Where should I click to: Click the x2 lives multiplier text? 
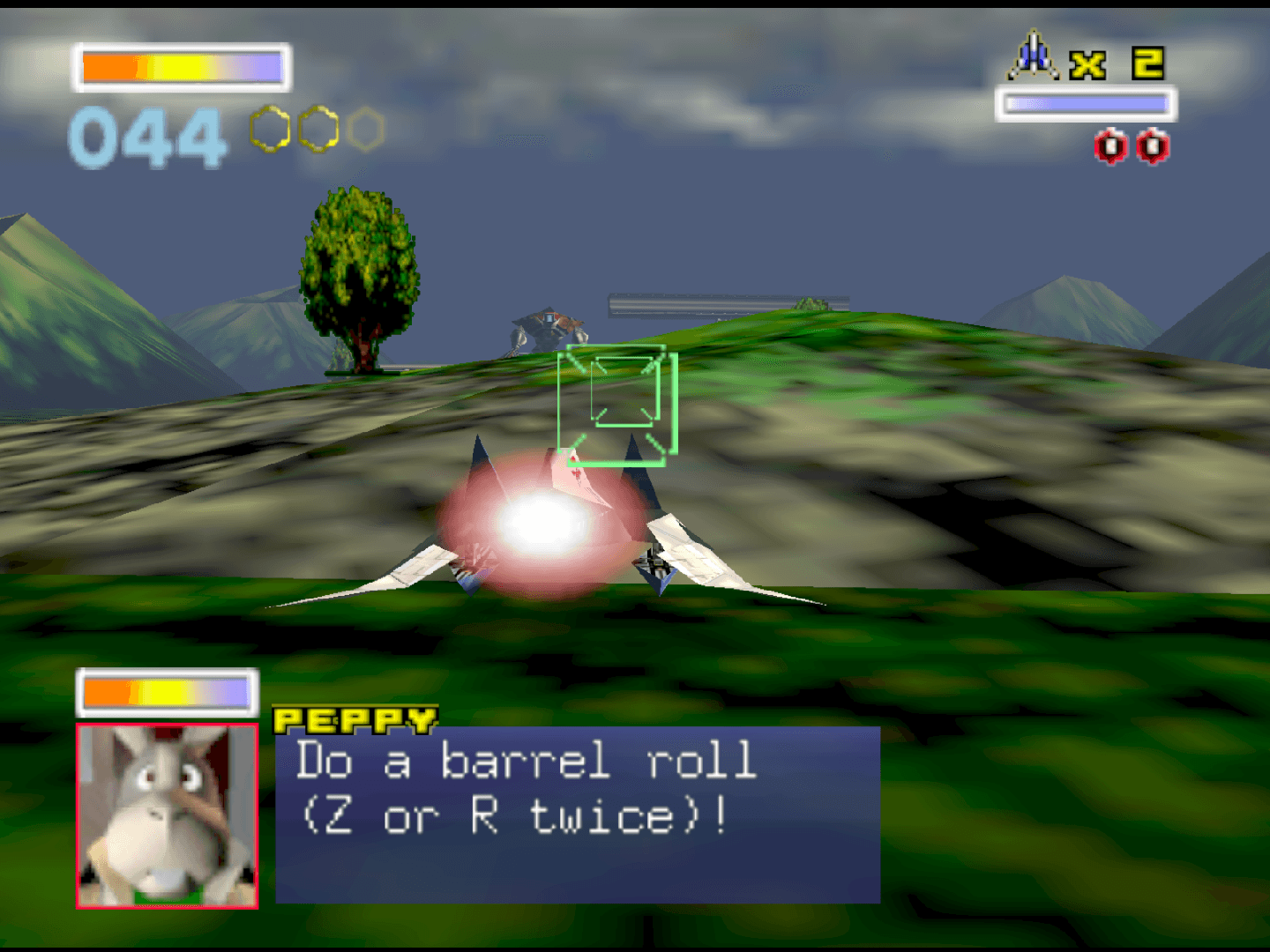(1116, 63)
